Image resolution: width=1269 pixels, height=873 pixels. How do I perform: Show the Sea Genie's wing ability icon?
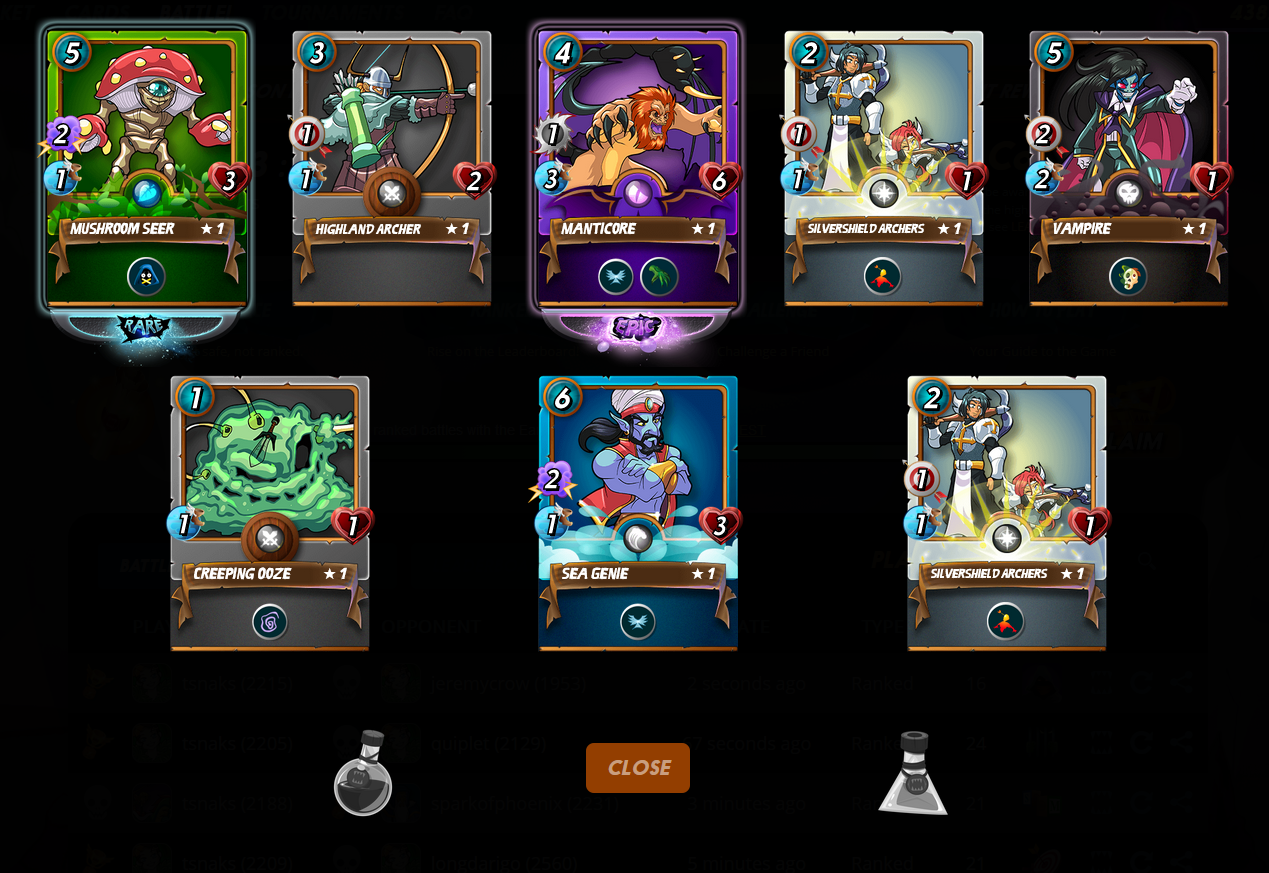[637, 622]
